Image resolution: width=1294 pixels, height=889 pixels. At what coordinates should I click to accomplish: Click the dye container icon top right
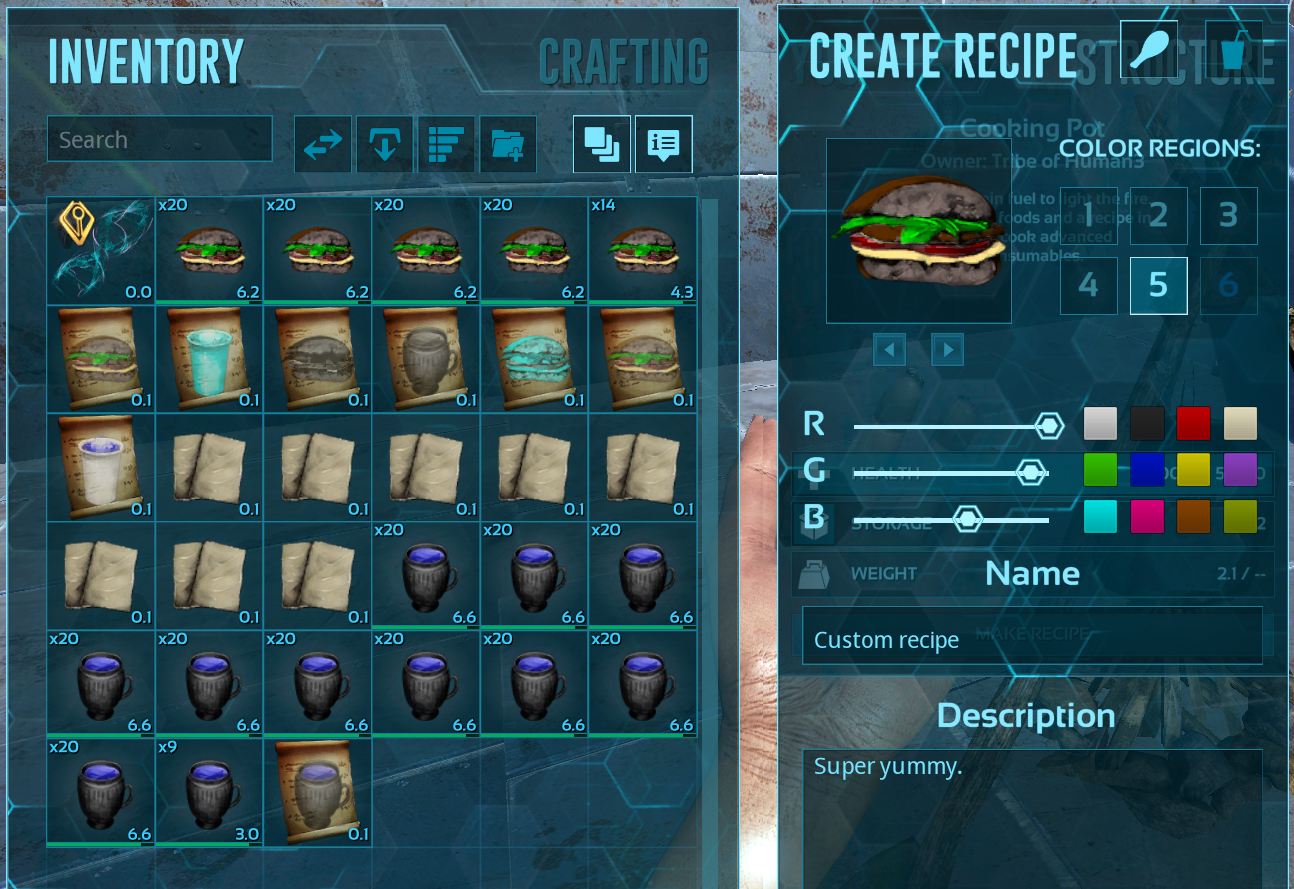tap(1233, 48)
